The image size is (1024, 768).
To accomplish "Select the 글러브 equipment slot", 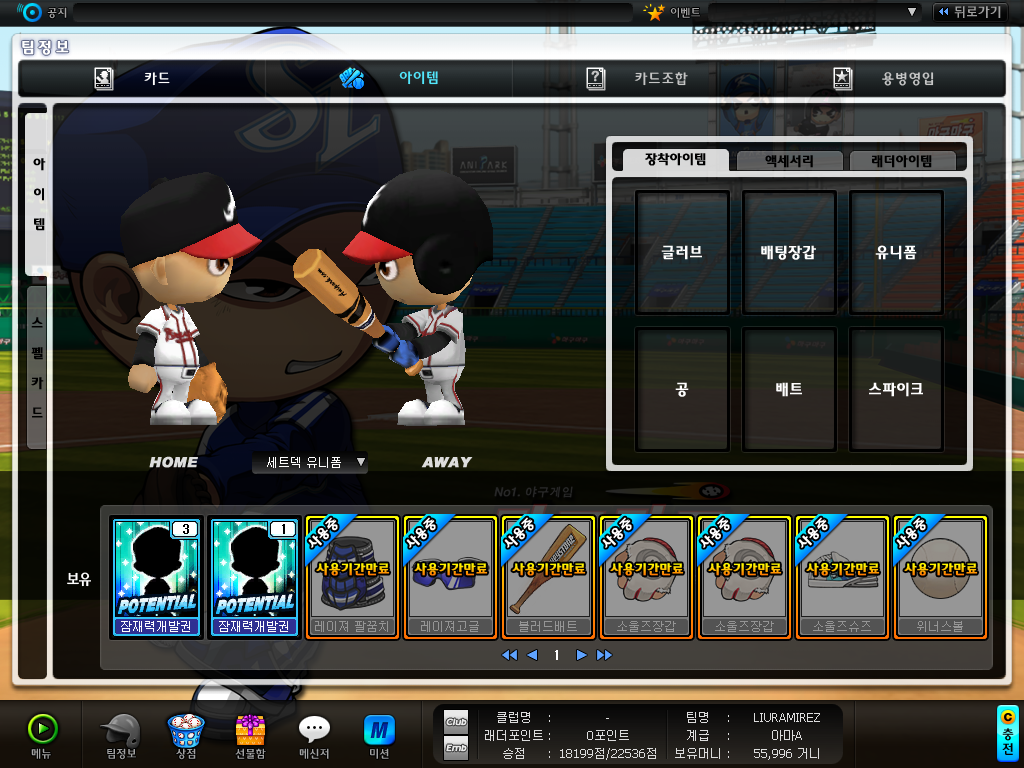I will coord(682,252).
